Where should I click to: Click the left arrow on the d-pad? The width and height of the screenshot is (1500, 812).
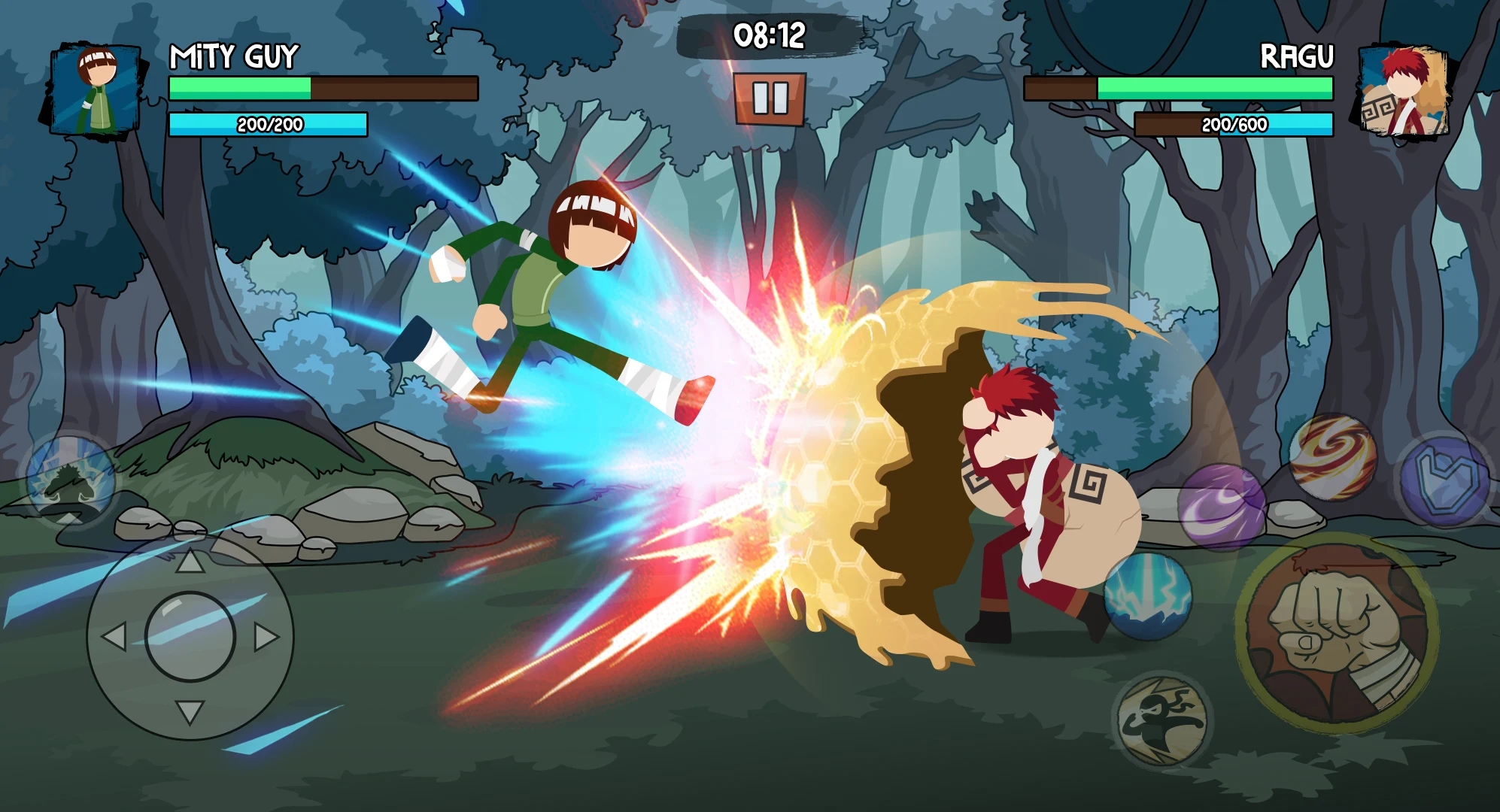(x=114, y=637)
